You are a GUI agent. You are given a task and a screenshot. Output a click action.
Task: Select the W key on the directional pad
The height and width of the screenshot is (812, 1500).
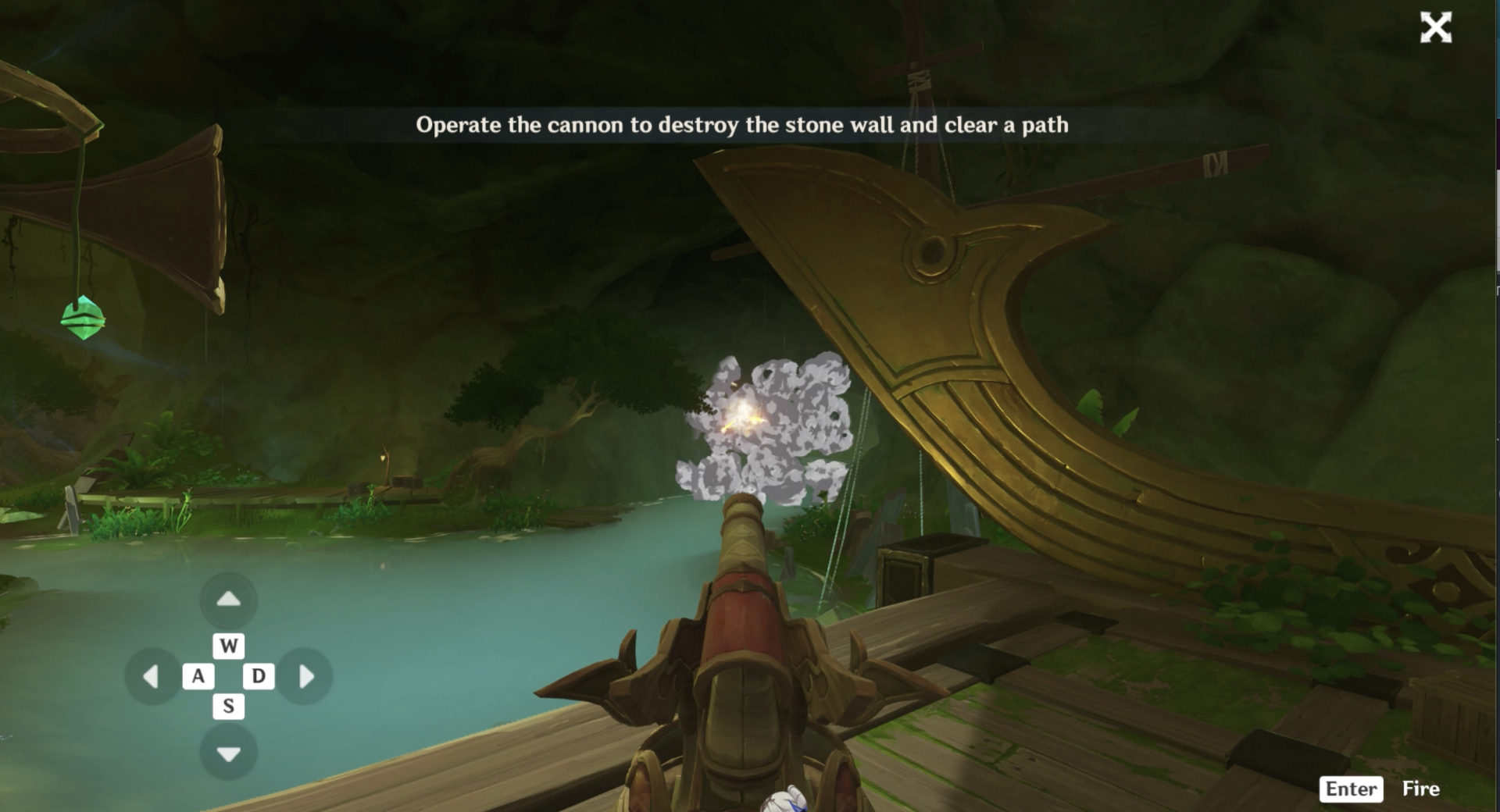[x=227, y=646]
